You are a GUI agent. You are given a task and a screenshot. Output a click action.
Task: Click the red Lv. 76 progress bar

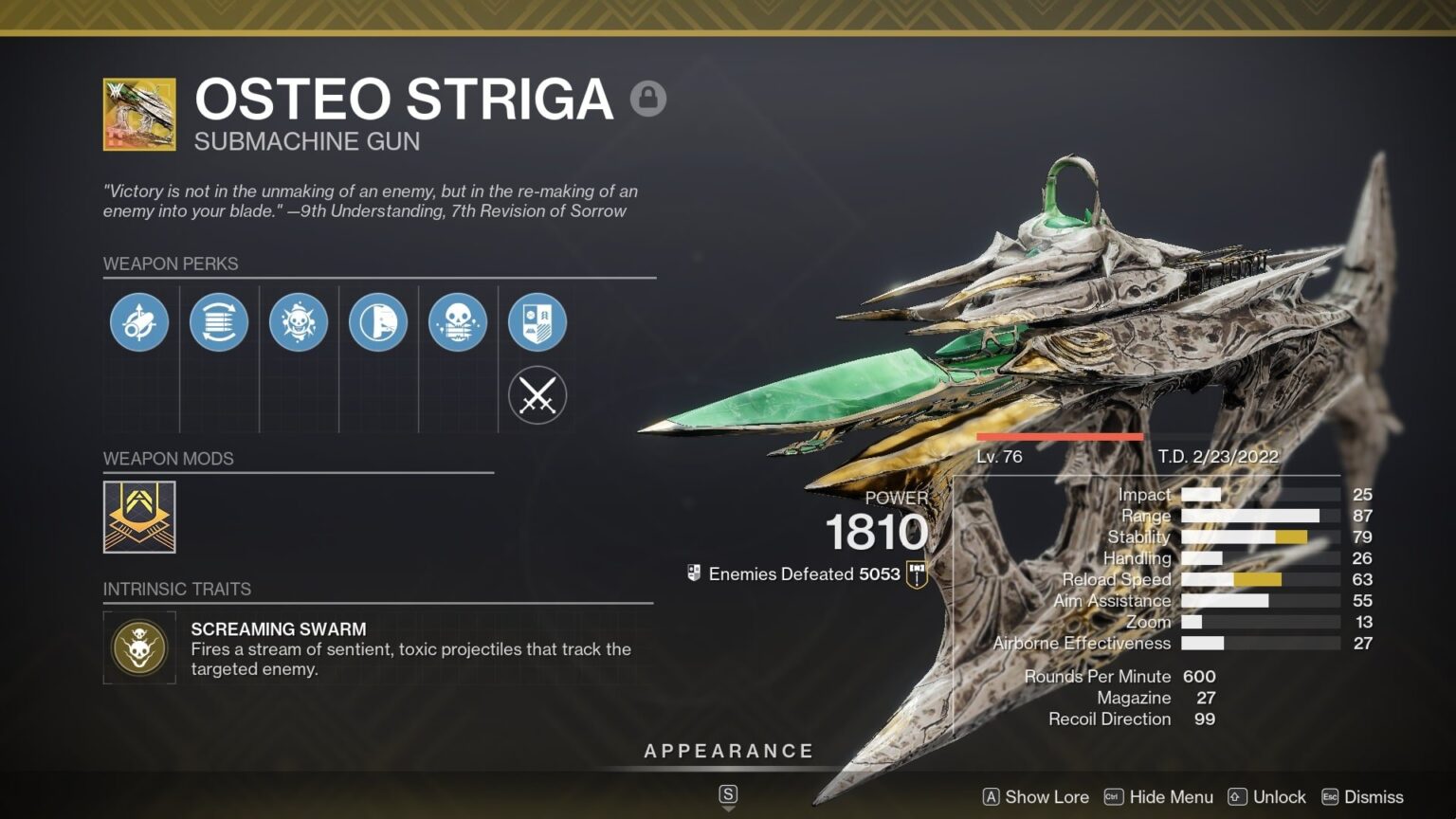1061,434
